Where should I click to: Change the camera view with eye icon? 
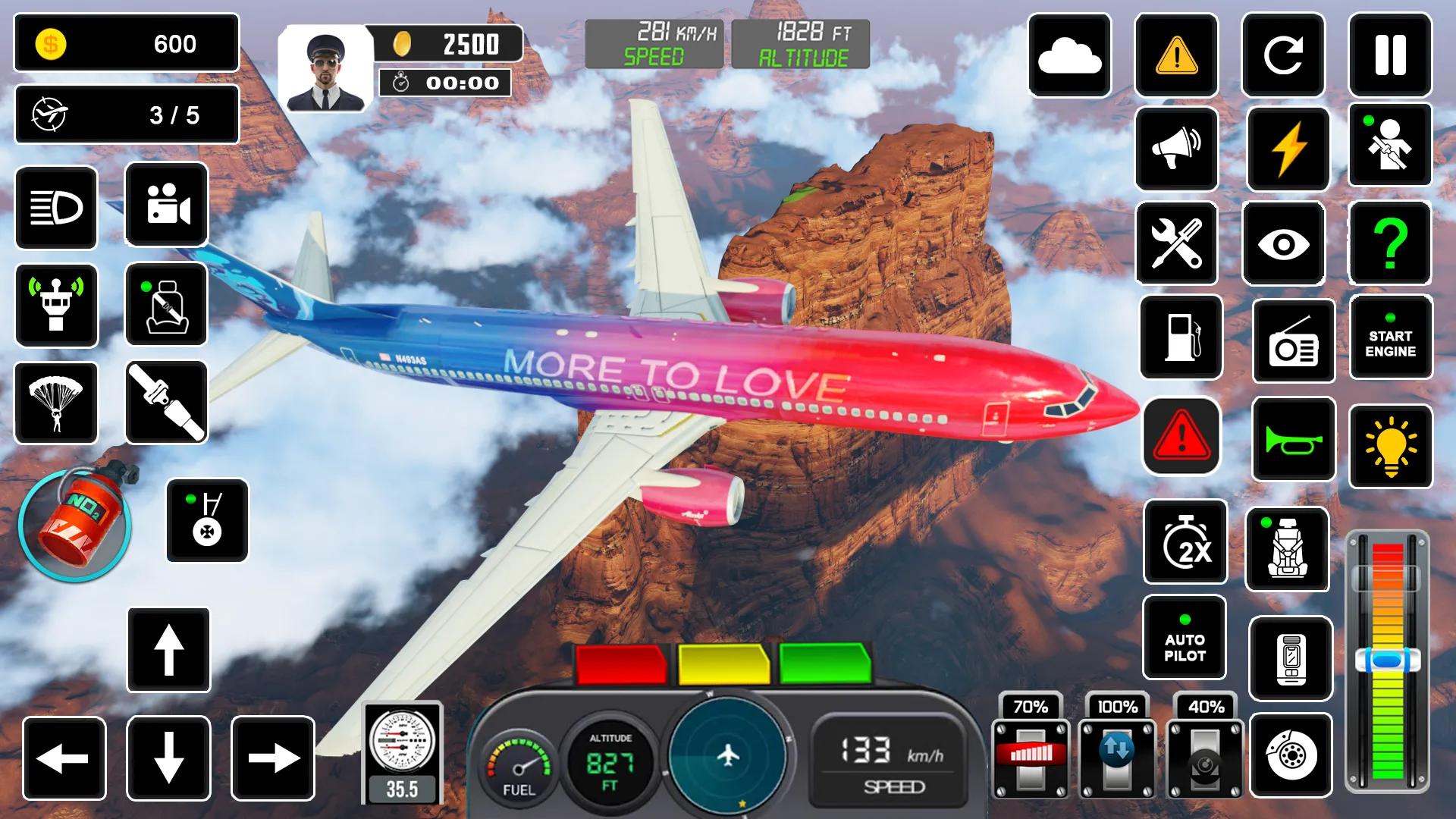click(x=1283, y=245)
